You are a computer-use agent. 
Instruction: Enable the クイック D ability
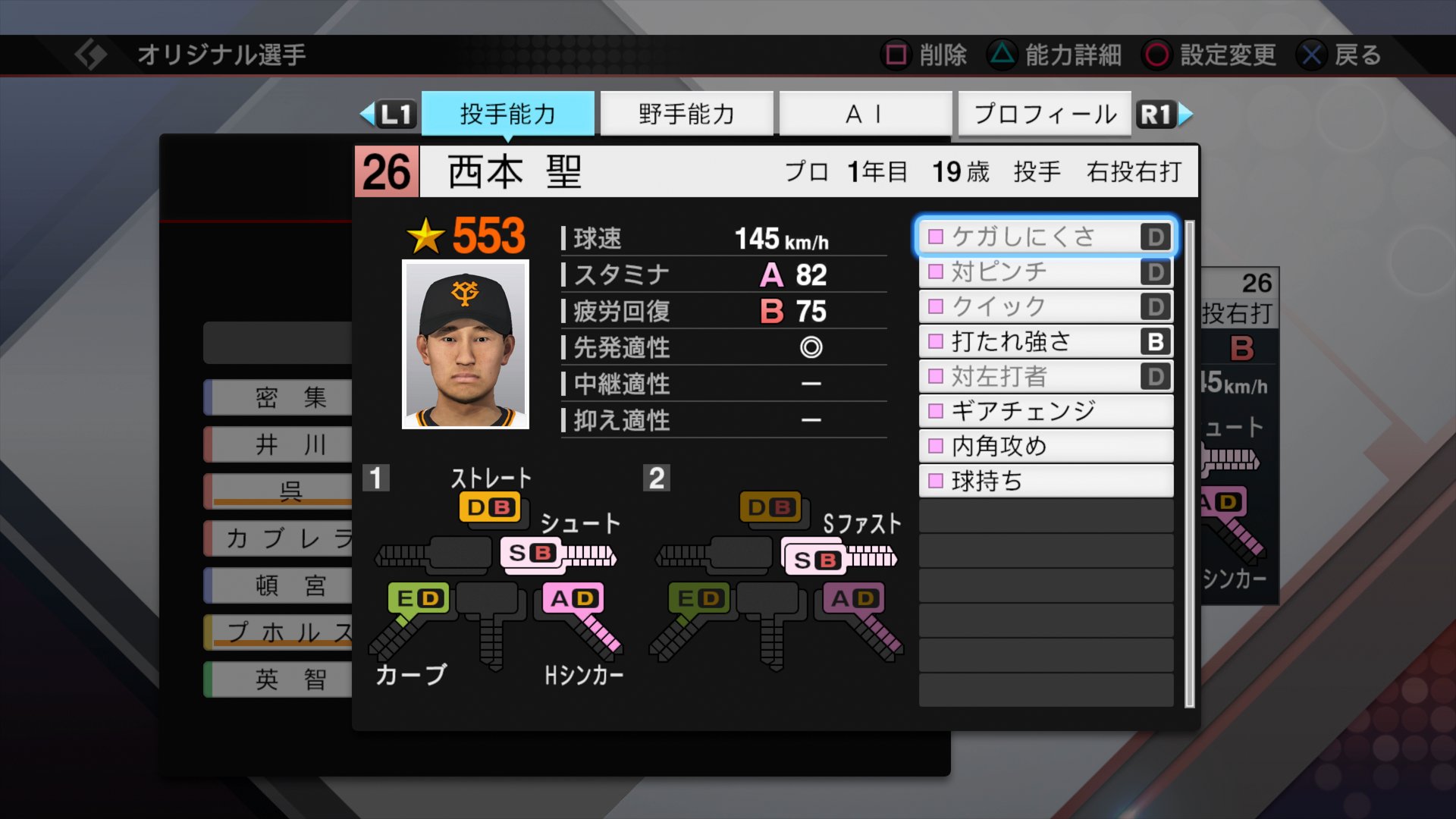coord(1045,306)
